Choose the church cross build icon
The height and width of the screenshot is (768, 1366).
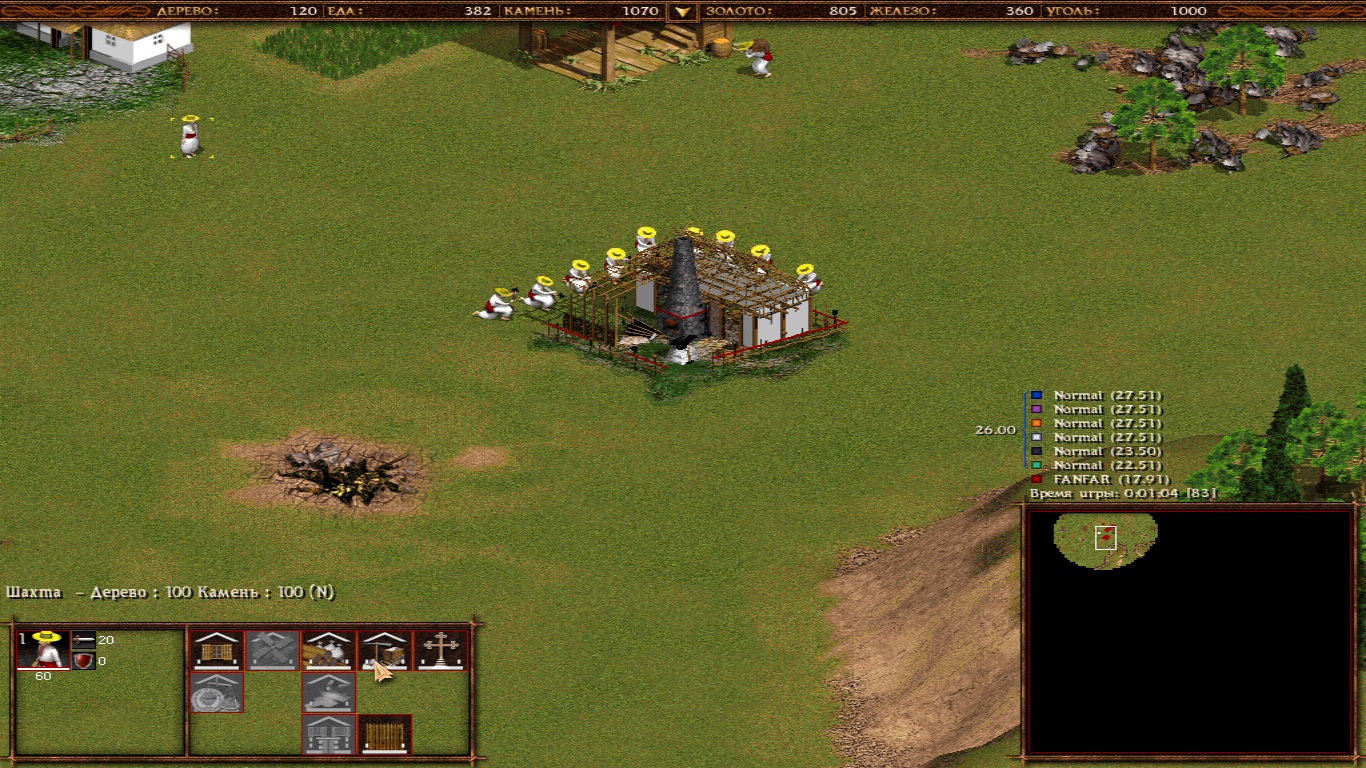[x=441, y=650]
